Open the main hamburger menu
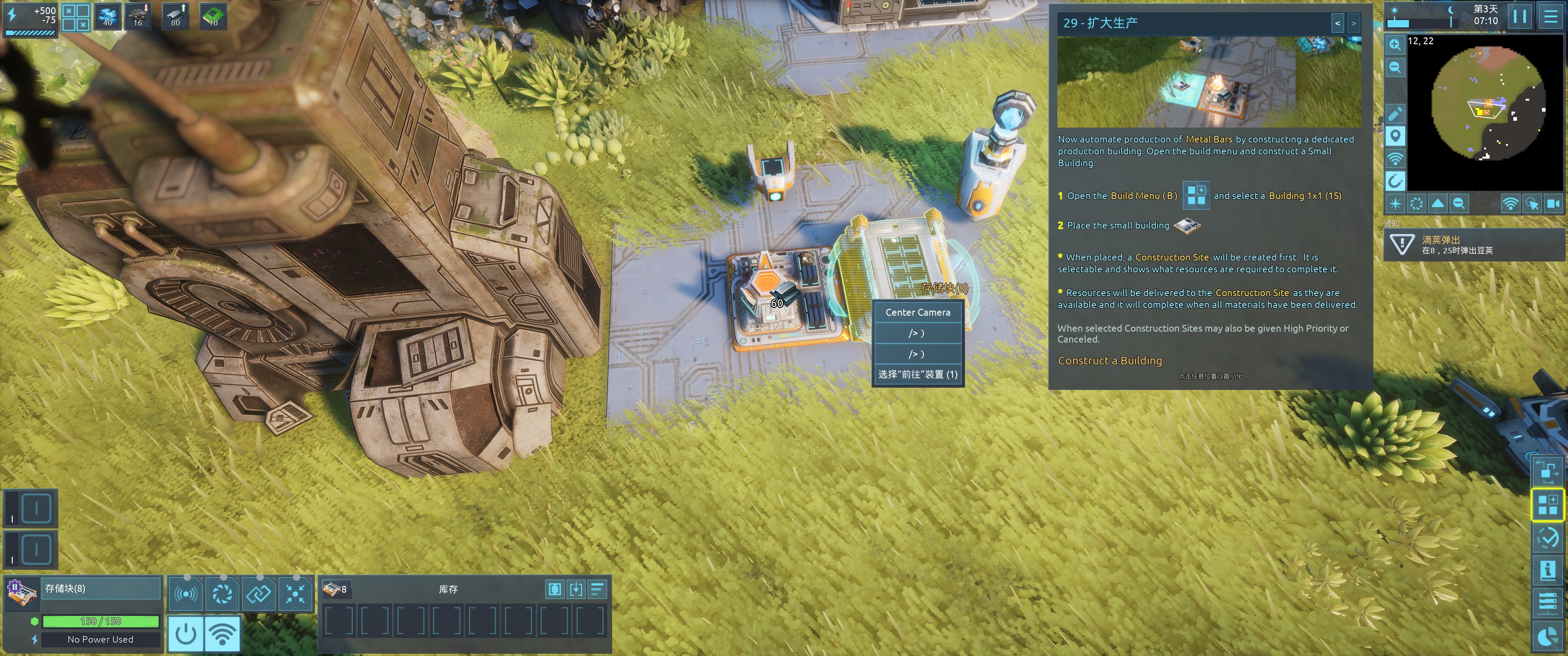The width and height of the screenshot is (1568, 656). pos(1550,16)
